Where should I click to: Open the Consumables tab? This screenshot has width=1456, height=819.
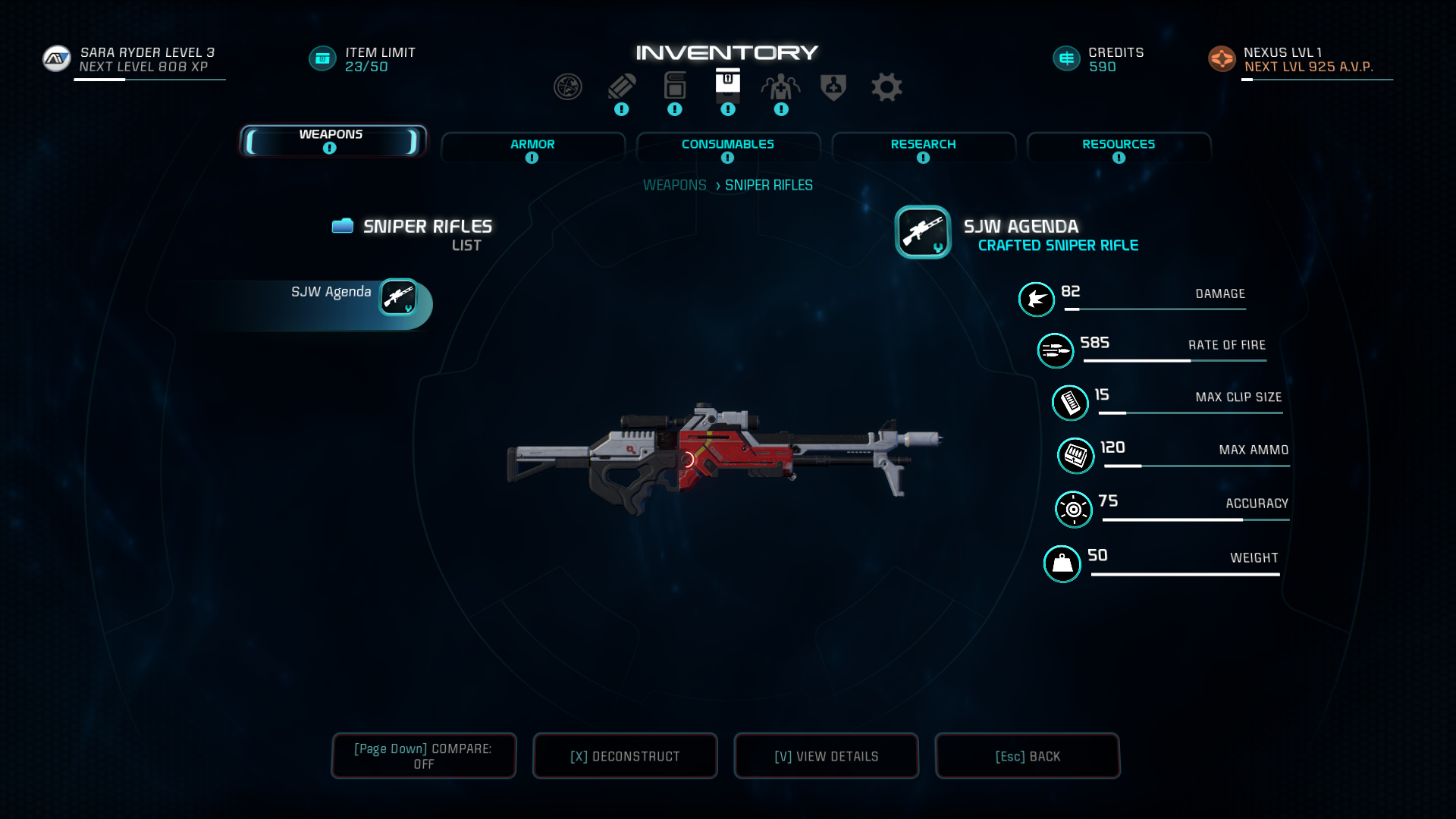pos(728,147)
